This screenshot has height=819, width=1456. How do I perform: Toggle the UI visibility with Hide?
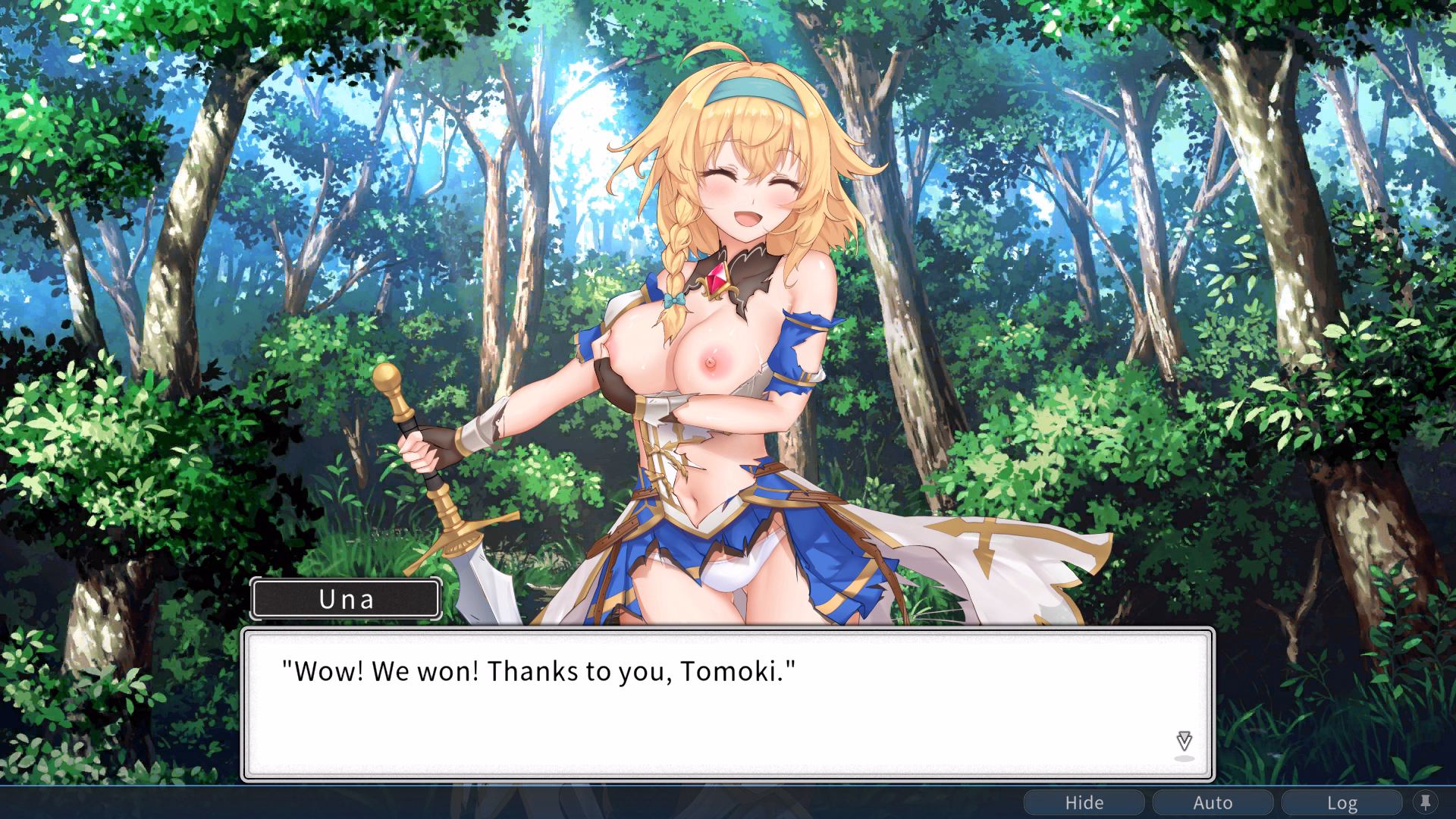[x=1084, y=802]
